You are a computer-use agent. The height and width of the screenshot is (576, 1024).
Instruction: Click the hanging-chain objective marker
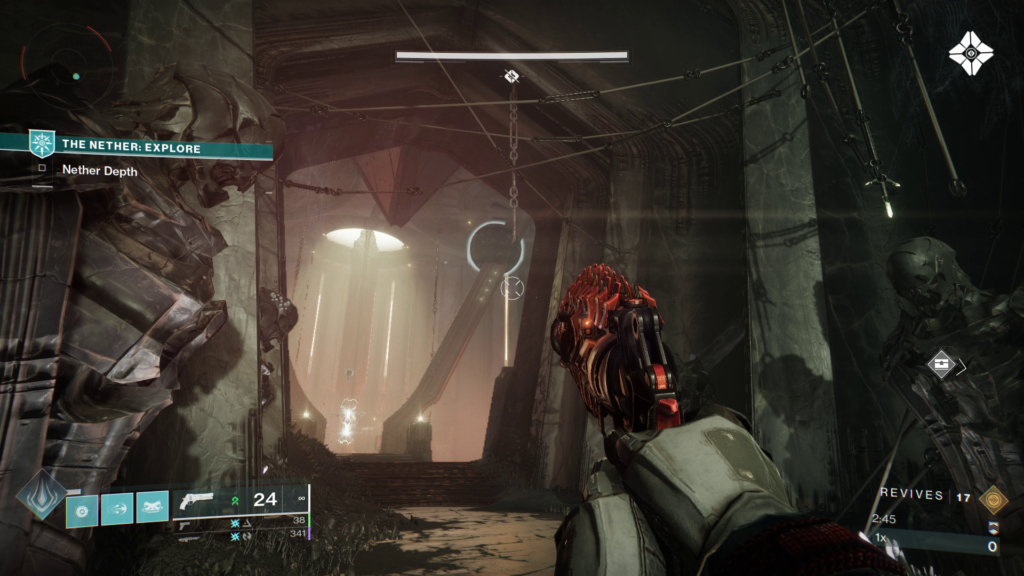[512, 76]
